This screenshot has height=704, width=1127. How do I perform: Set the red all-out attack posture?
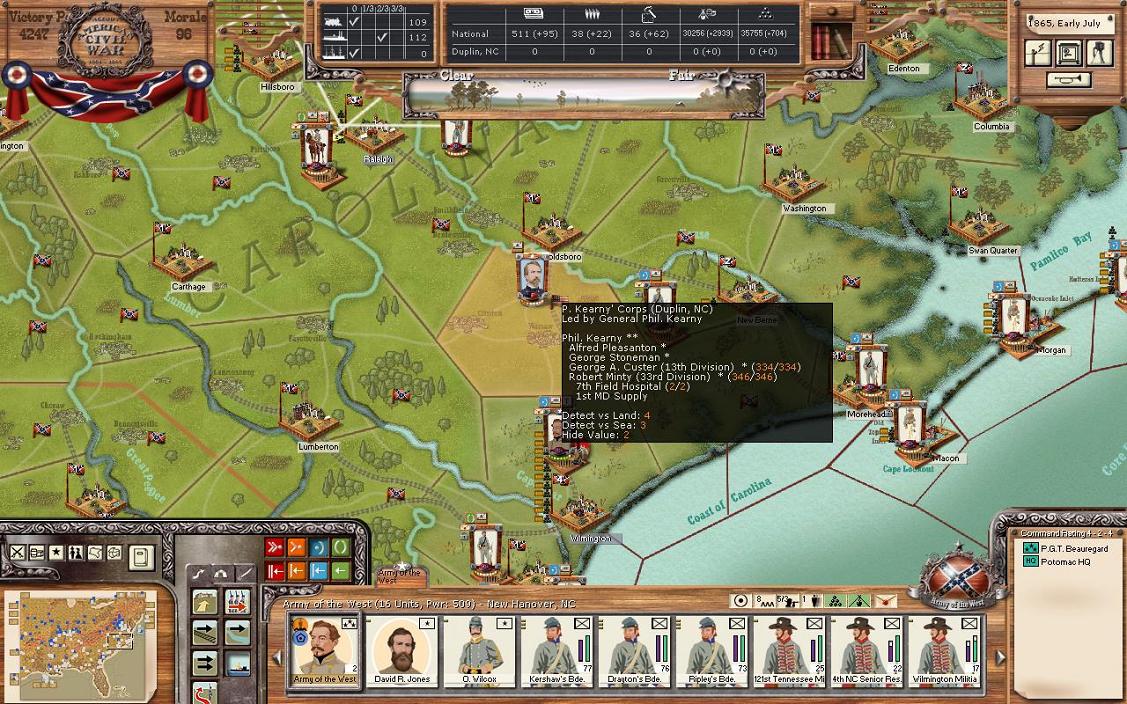coord(275,548)
